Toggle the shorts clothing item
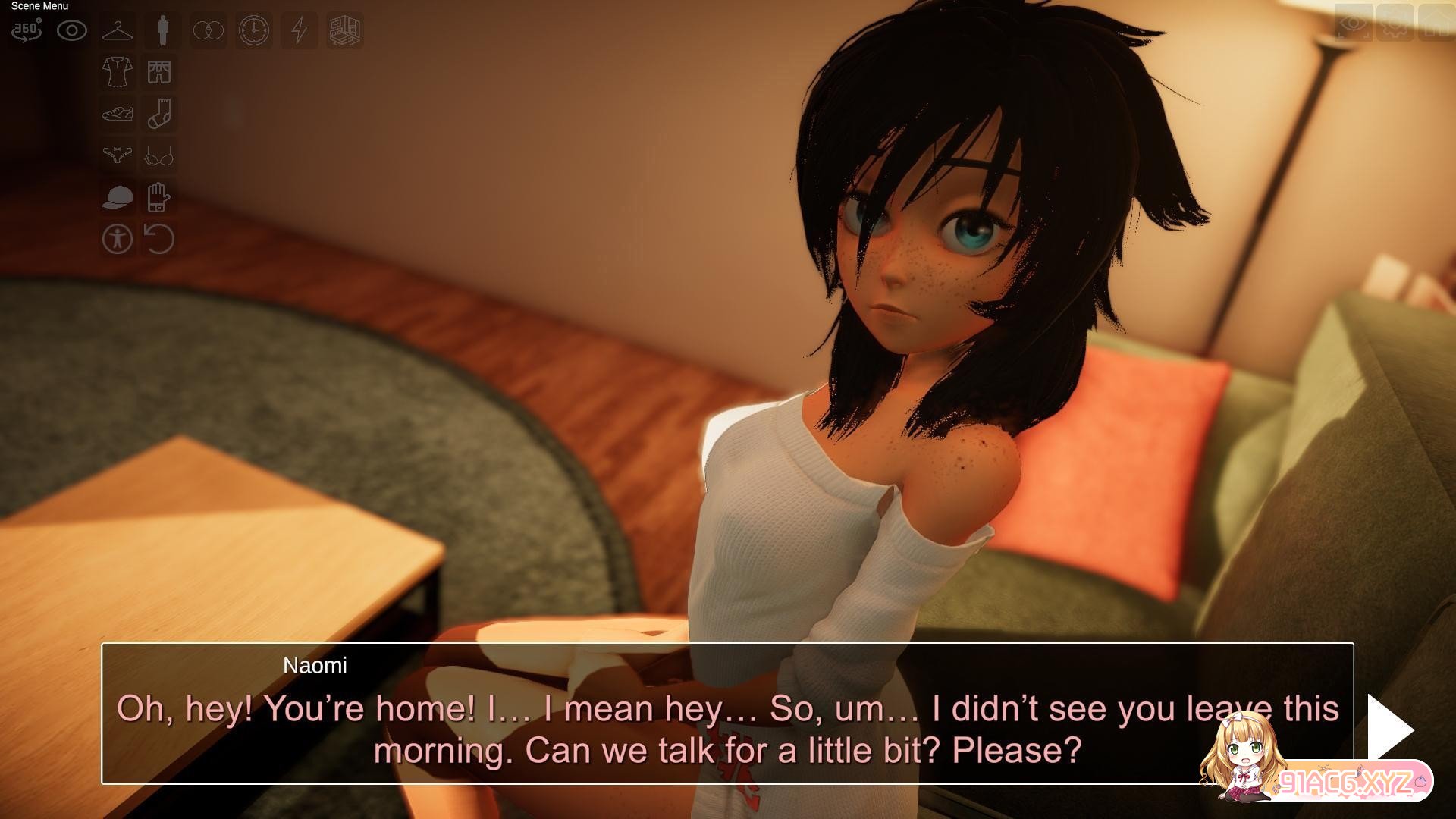 [x=159, y=72]
